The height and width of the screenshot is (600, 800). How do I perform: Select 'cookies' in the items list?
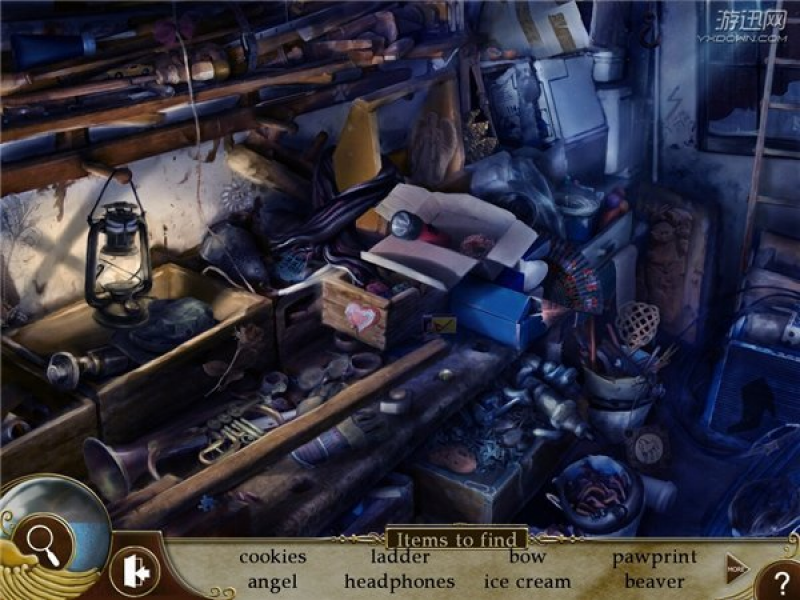pos(273,557)
